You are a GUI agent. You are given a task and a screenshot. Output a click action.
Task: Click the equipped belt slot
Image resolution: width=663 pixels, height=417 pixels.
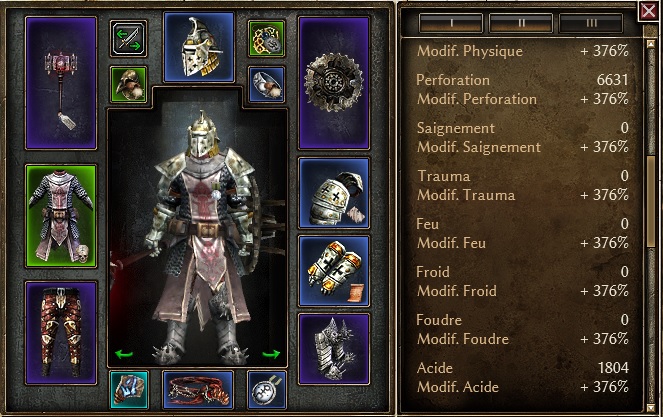198,389
